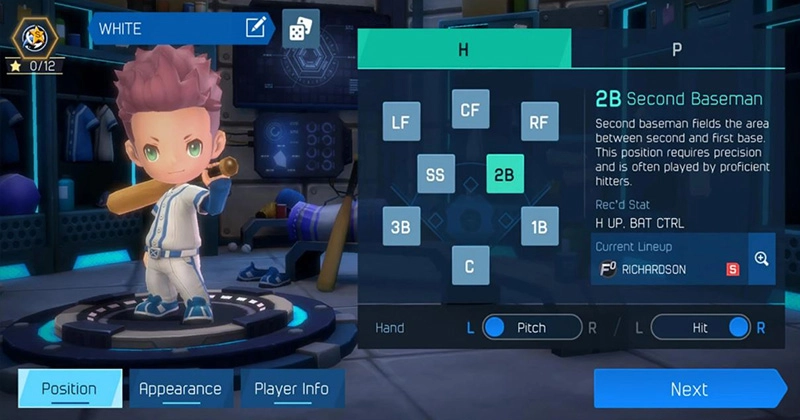The image size is (800, 420).
Task: Toggle the Hit hand switch
Action: pos(700,327)
